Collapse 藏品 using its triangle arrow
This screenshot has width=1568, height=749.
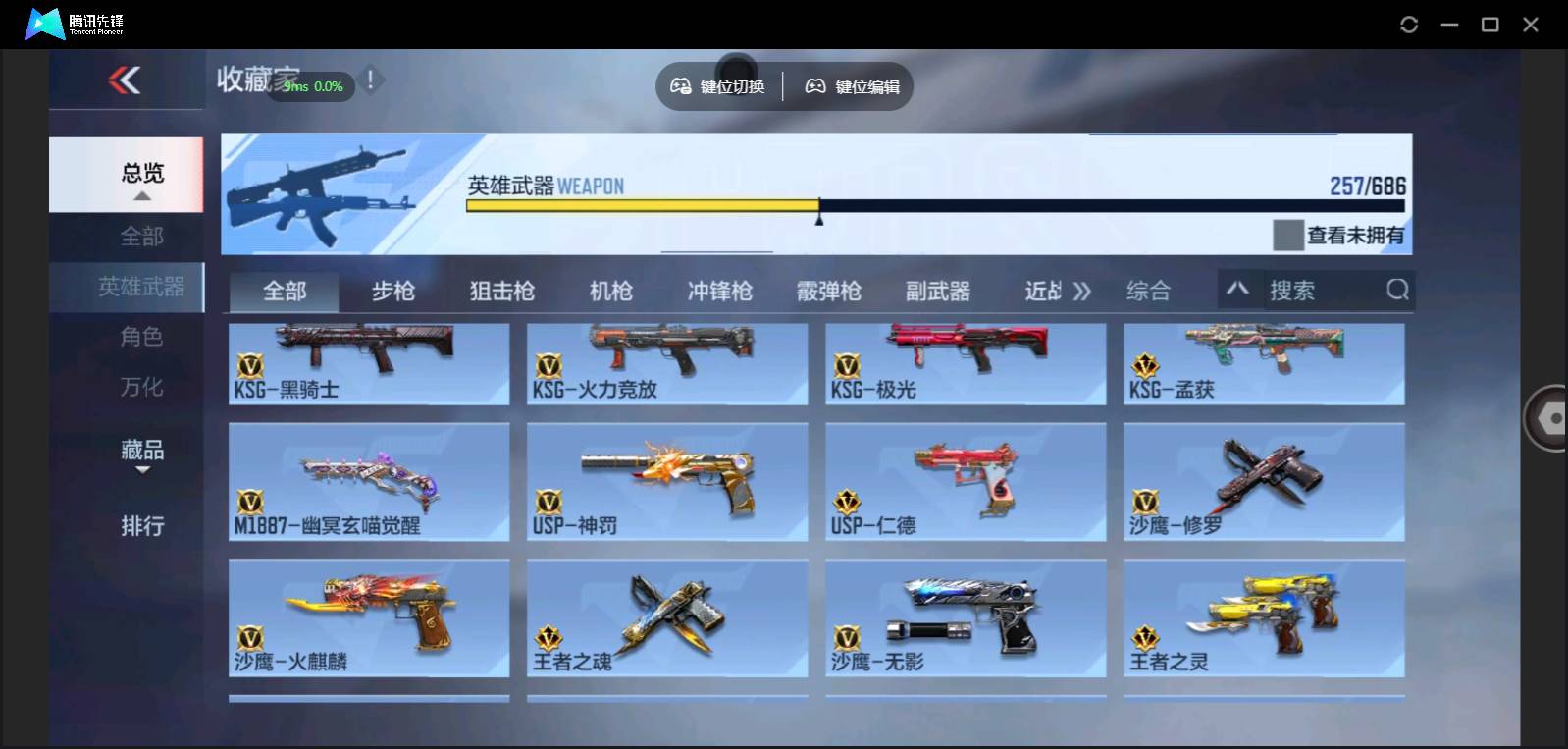143,470
